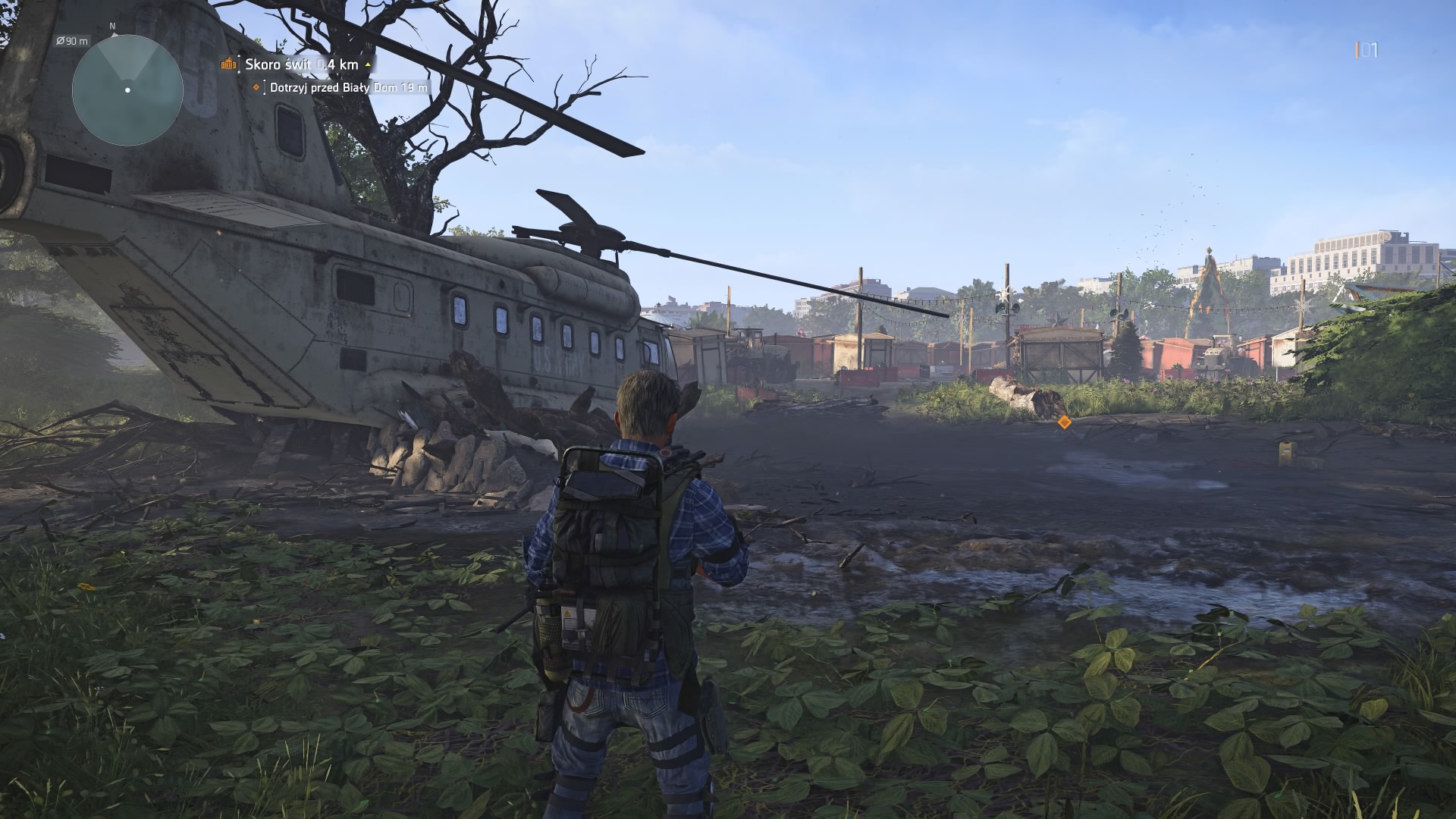Click the circular minimap radar

point(127,89)
